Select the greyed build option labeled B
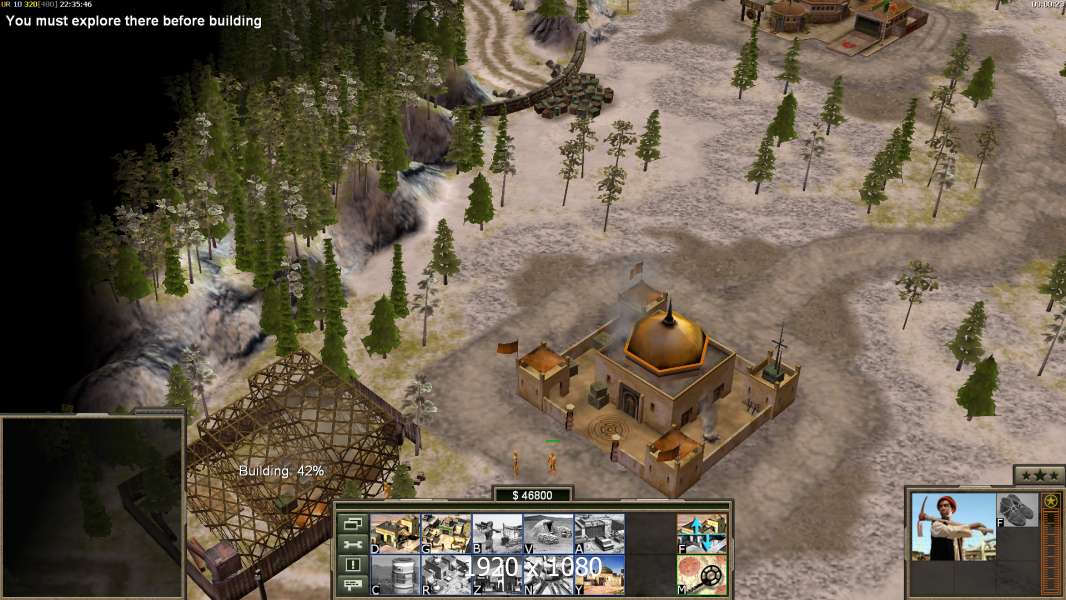 (497, 534)
